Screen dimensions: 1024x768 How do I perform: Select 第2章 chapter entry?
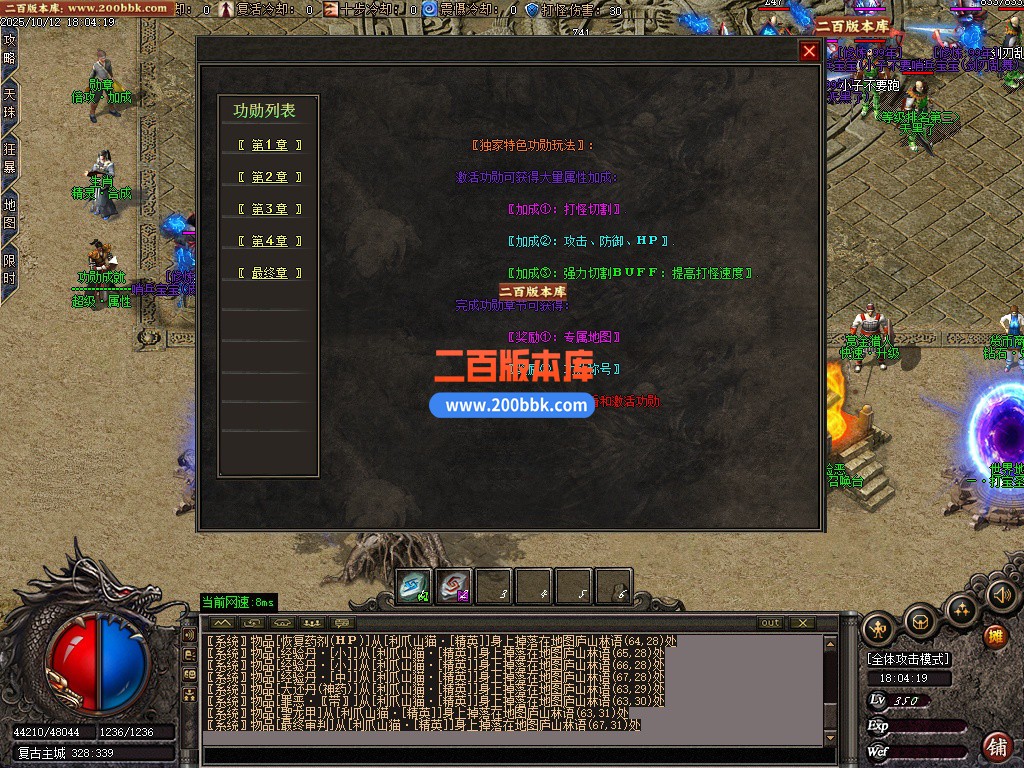[270, 177]
